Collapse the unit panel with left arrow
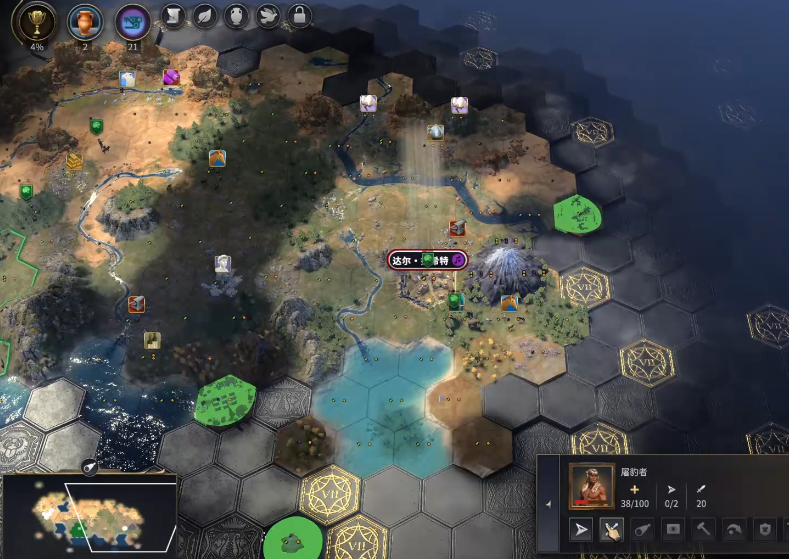The width and height of the screenshot is (789, 559). [548, 504]
